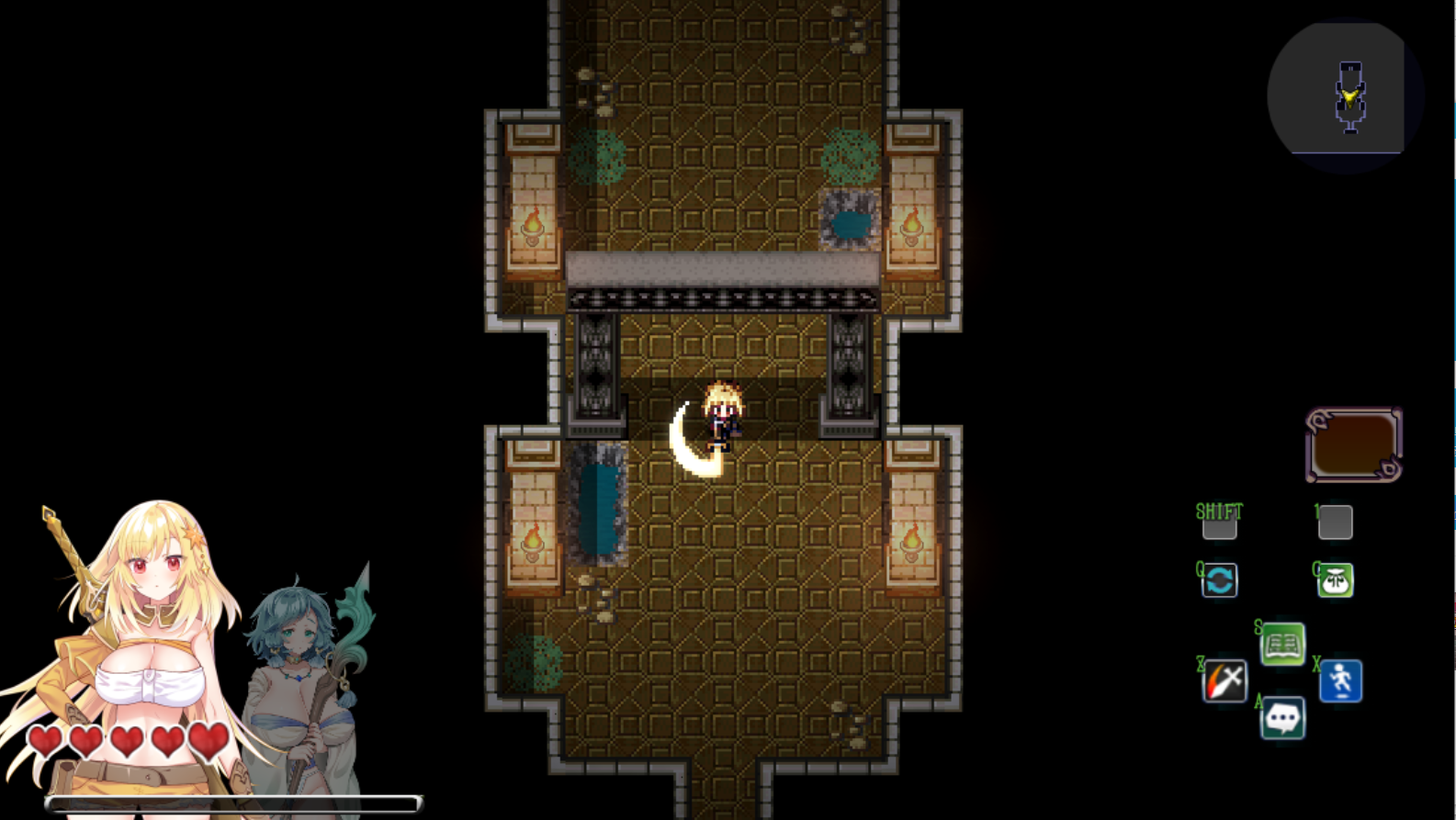The image size is (1456, 820).
Task: Open the circular dungeon minimap
Action: point(1345,95)
